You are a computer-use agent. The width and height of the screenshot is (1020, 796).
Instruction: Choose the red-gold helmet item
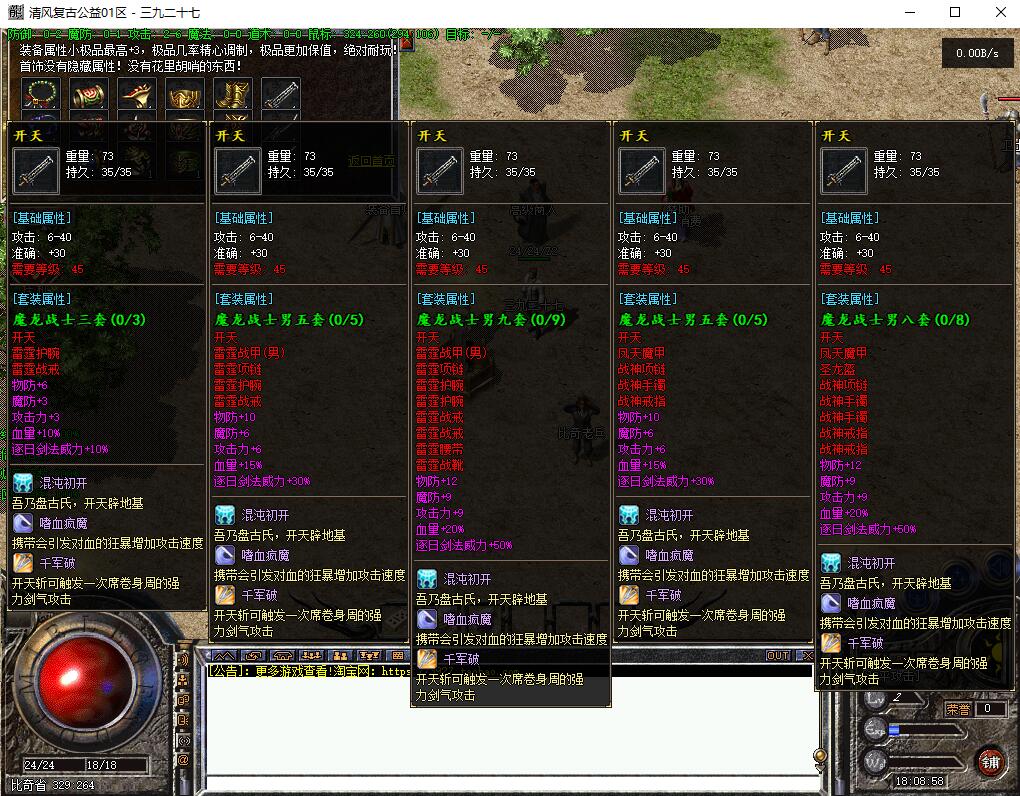(136, 95)
